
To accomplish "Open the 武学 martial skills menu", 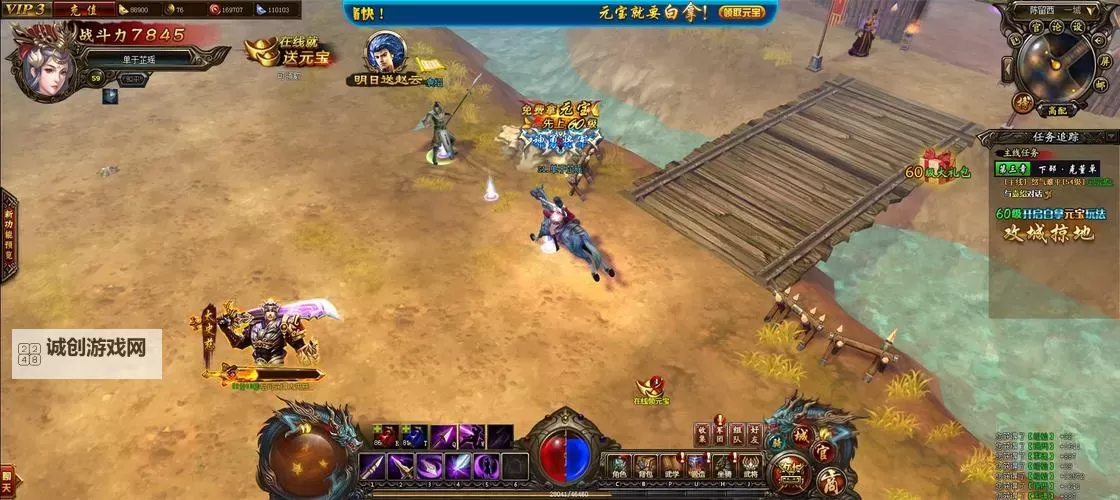I will coord(672,466).
